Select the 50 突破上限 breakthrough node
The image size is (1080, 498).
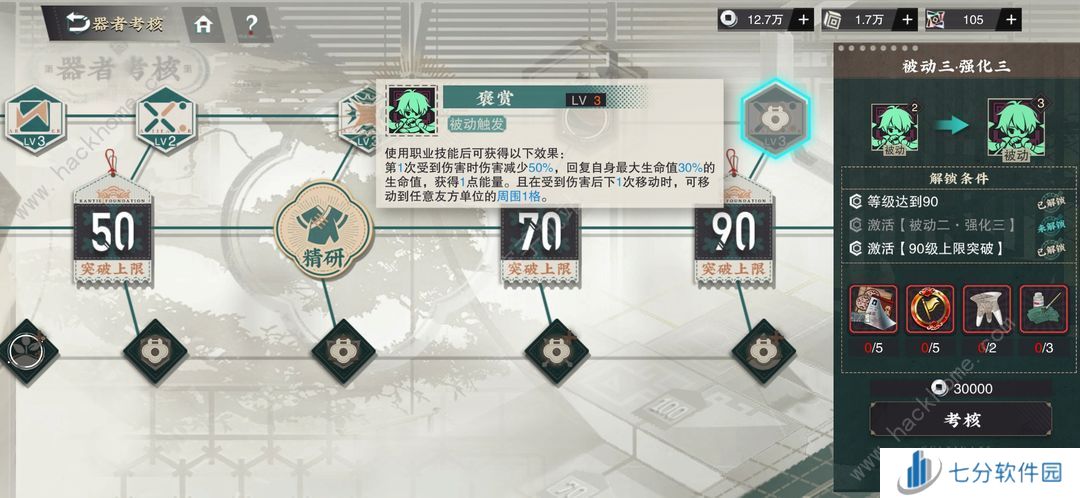pos(113,233)
